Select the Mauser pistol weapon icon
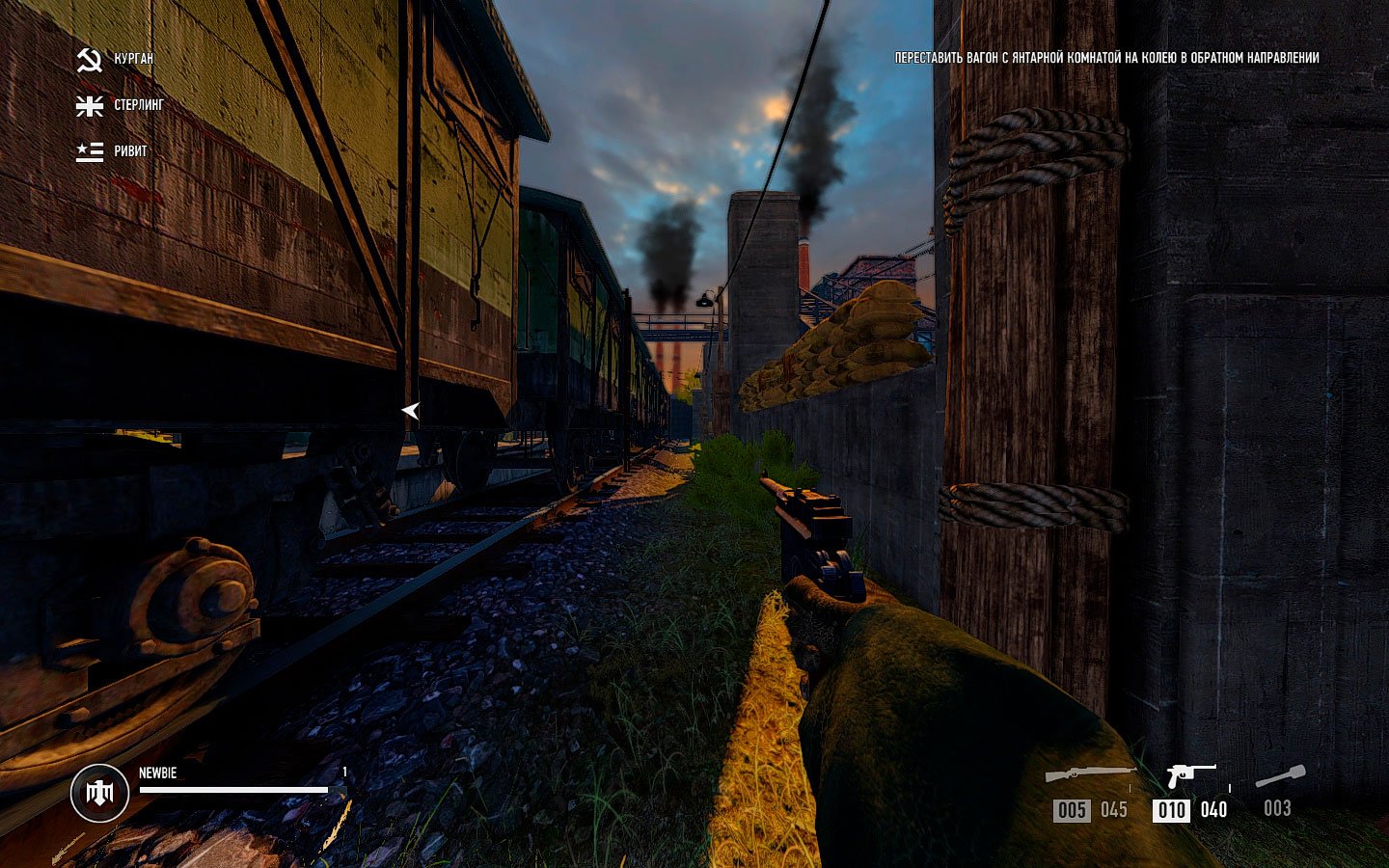 1190,774
